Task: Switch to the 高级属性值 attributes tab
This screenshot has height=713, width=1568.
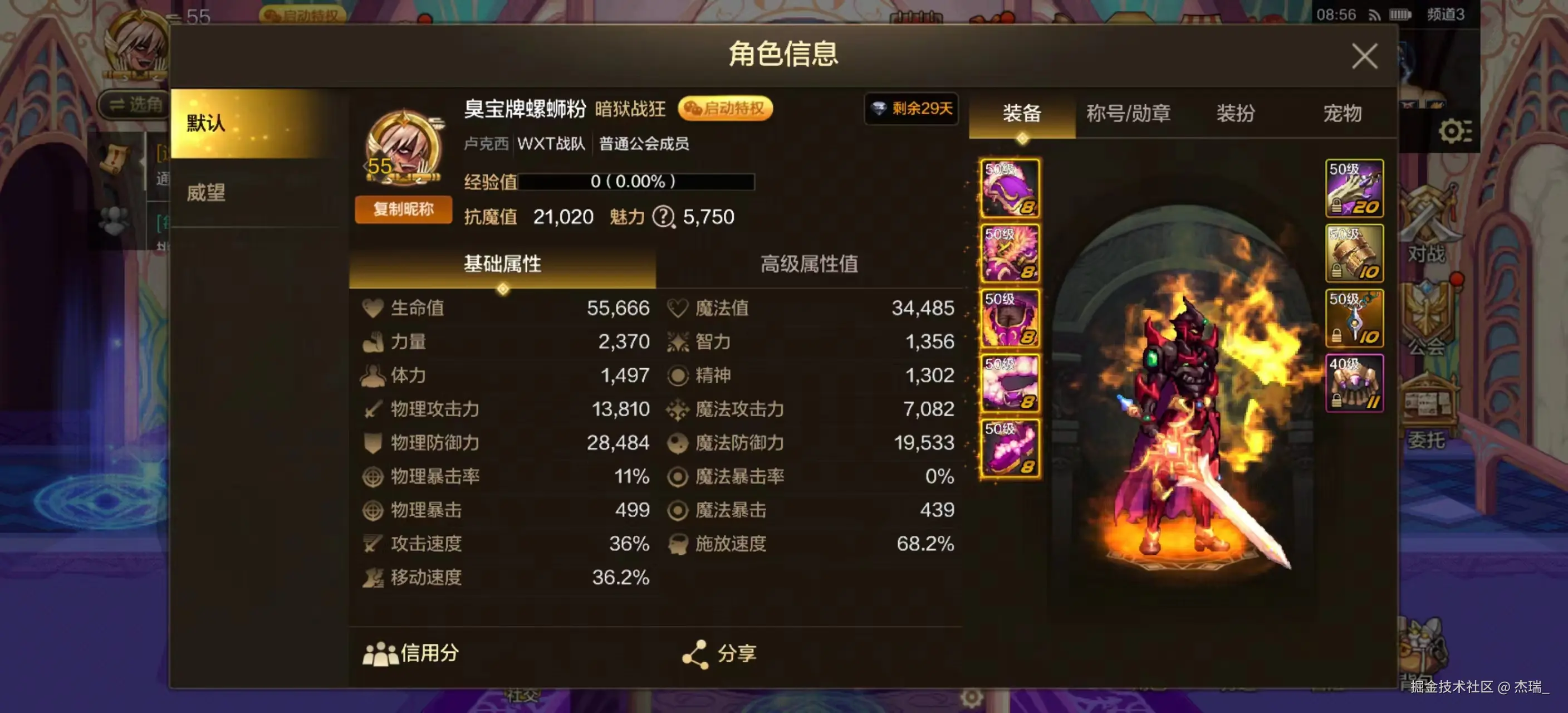Action: tap(810, 263)
